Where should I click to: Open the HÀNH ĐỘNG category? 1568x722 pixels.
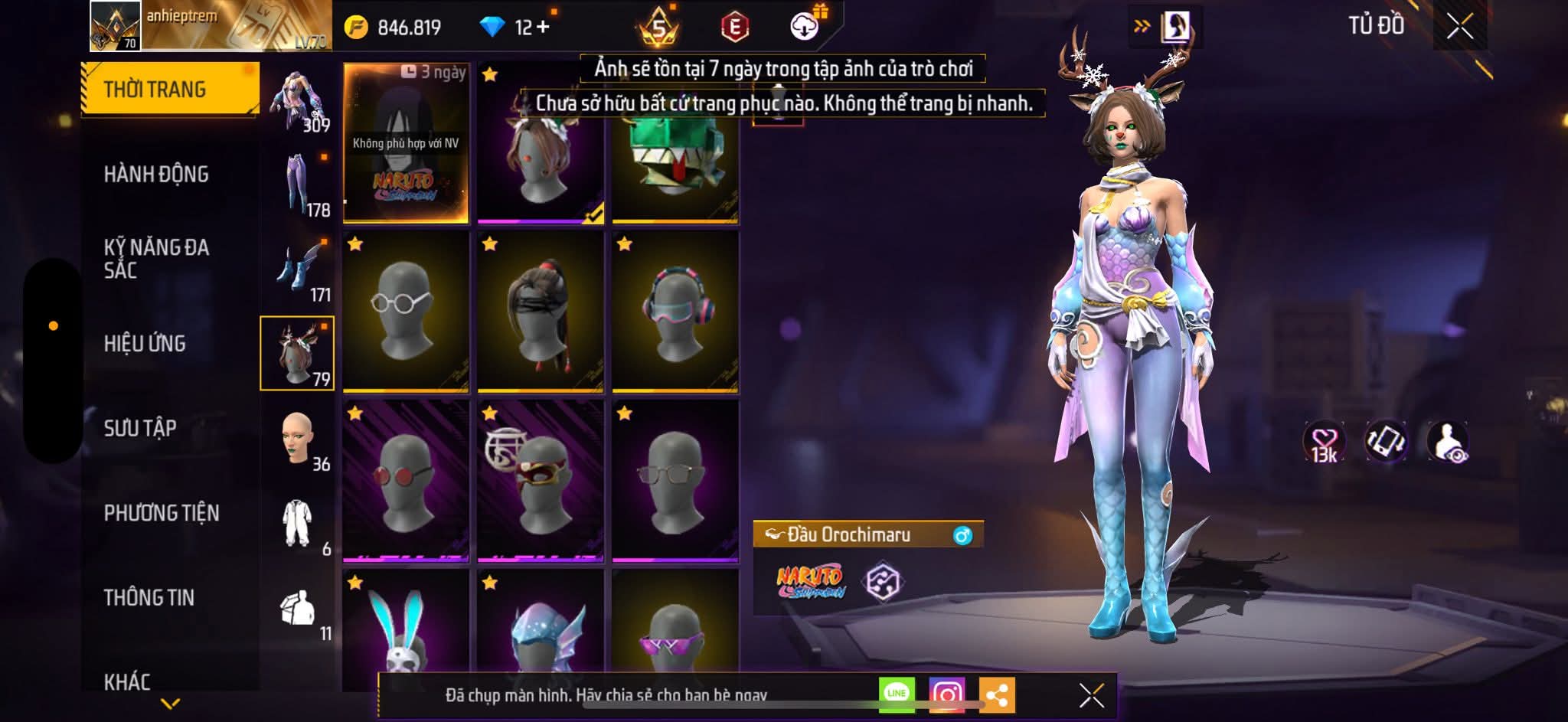click(x=156, y=175)
